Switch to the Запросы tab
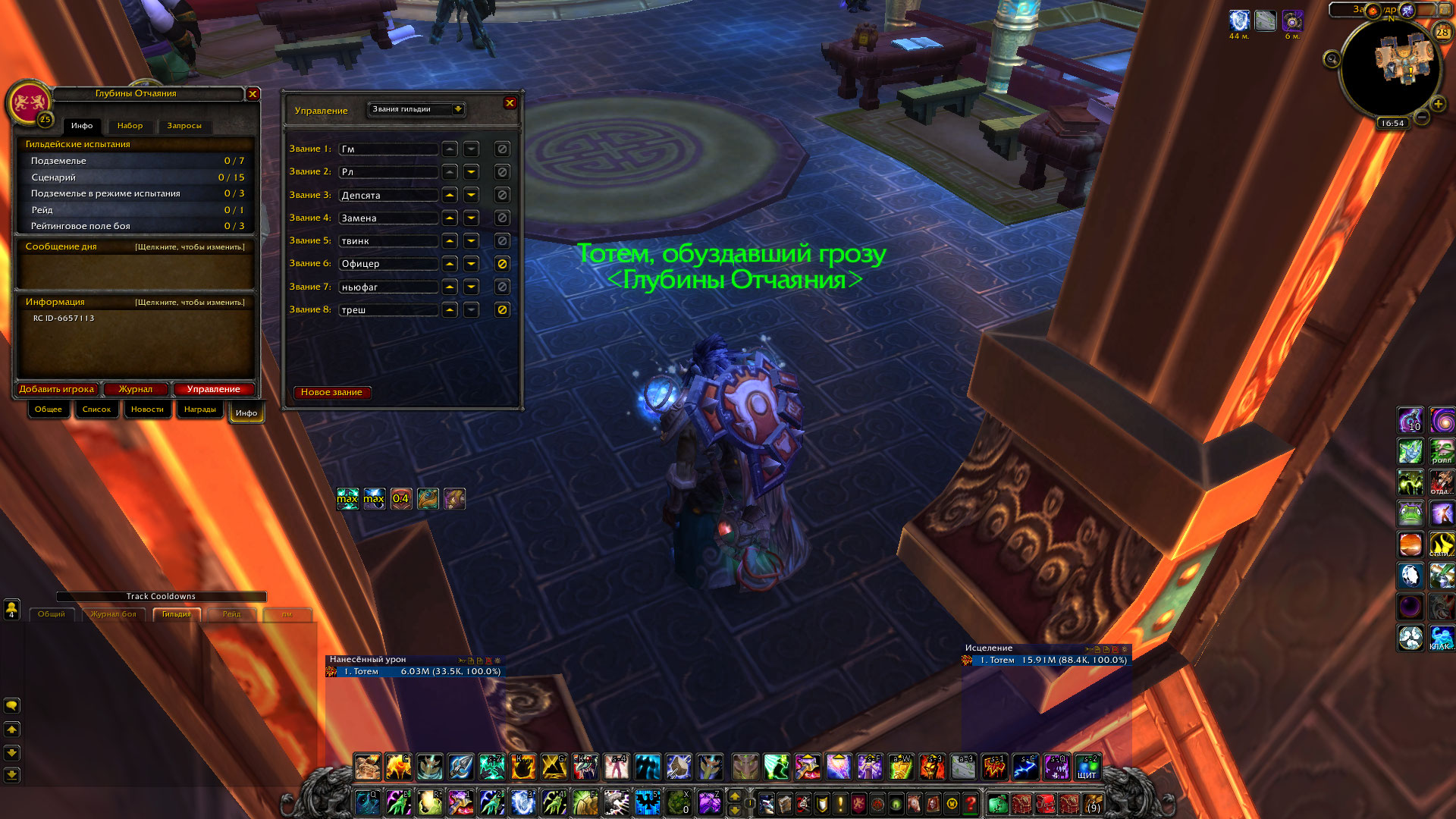Screen dimensions: 1456x819 tap(184, 126)
